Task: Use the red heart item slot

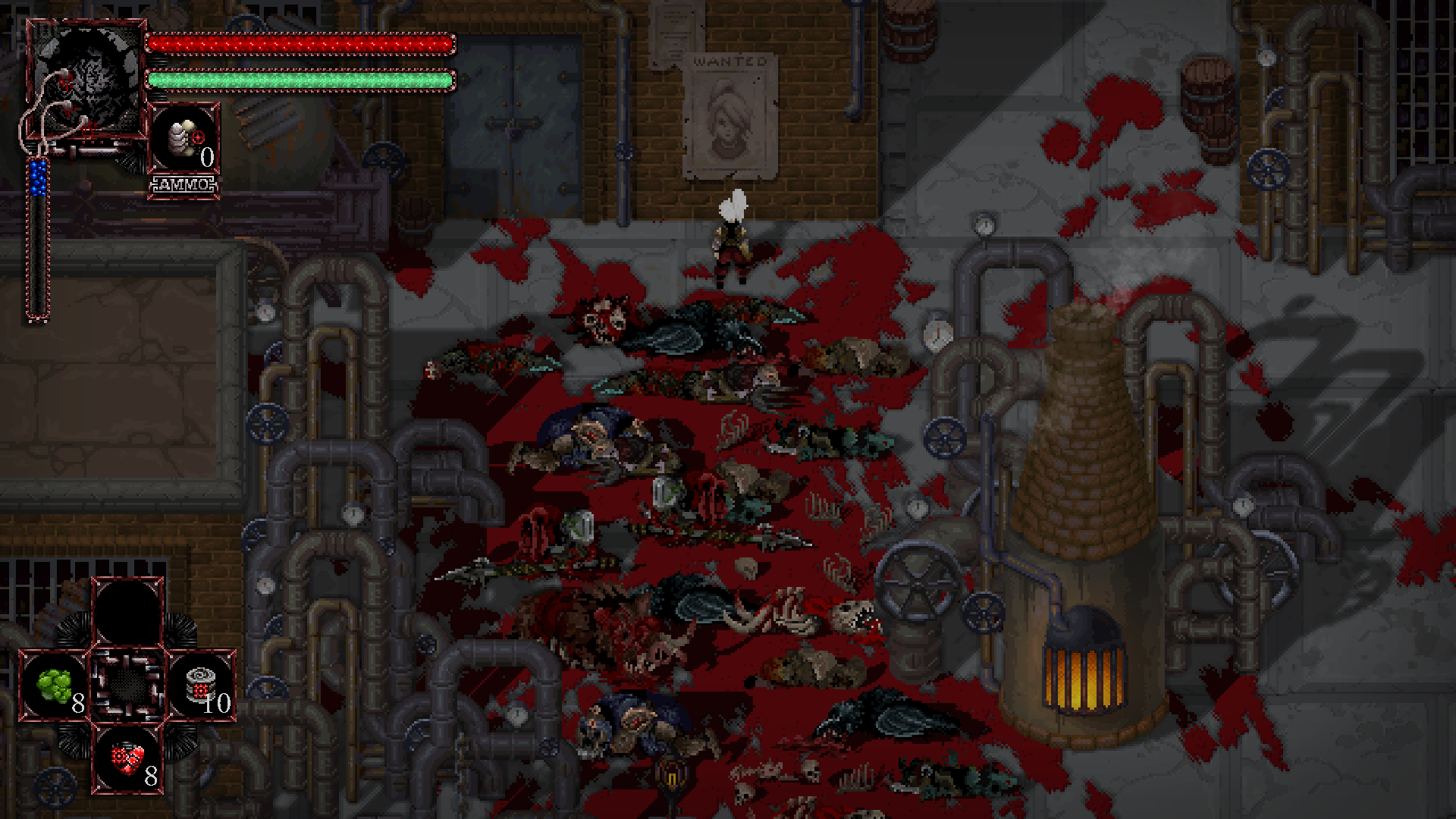Action: [127, 758]
